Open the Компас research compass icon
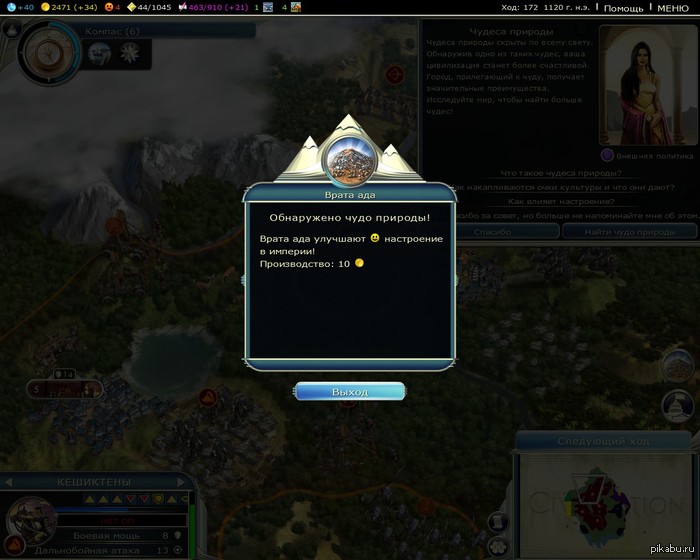Viewport: 700px width, 560px height. [x=43, y=50]
